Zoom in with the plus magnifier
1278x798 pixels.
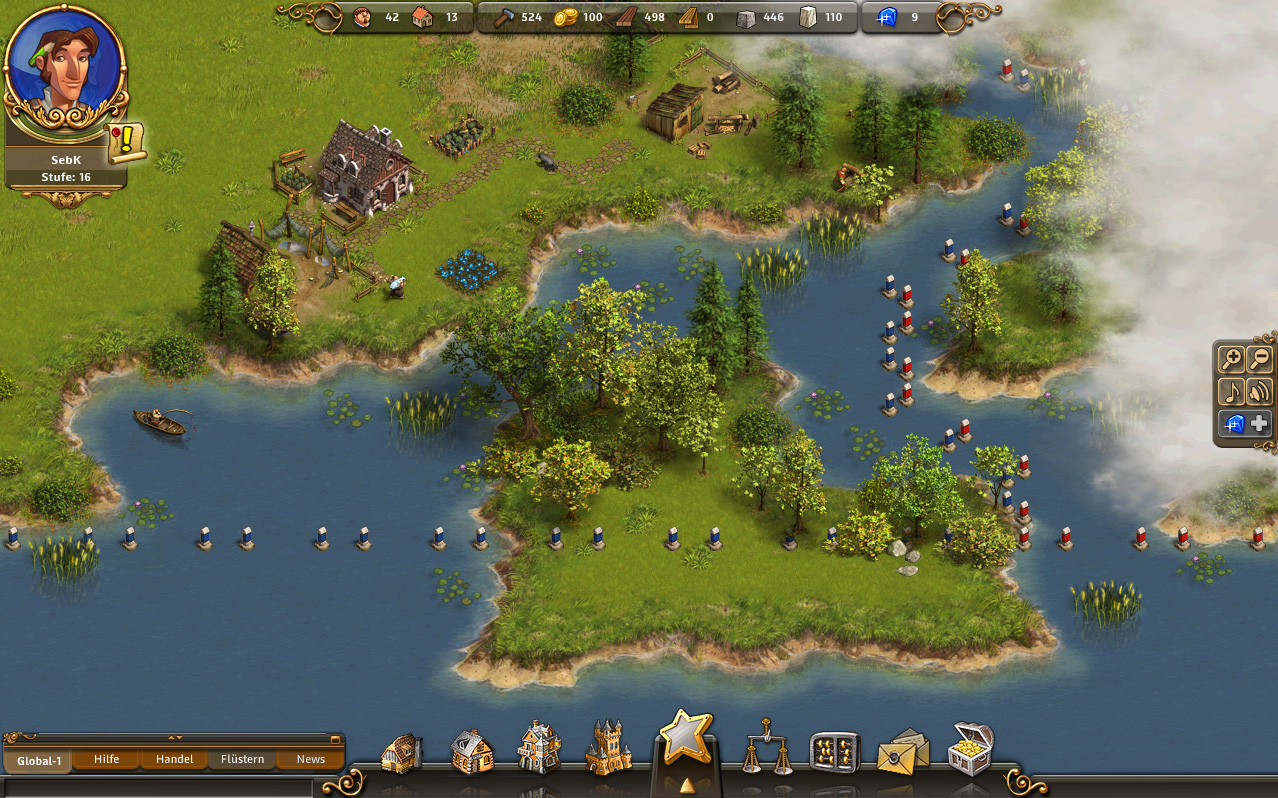tap(1232, 360)
